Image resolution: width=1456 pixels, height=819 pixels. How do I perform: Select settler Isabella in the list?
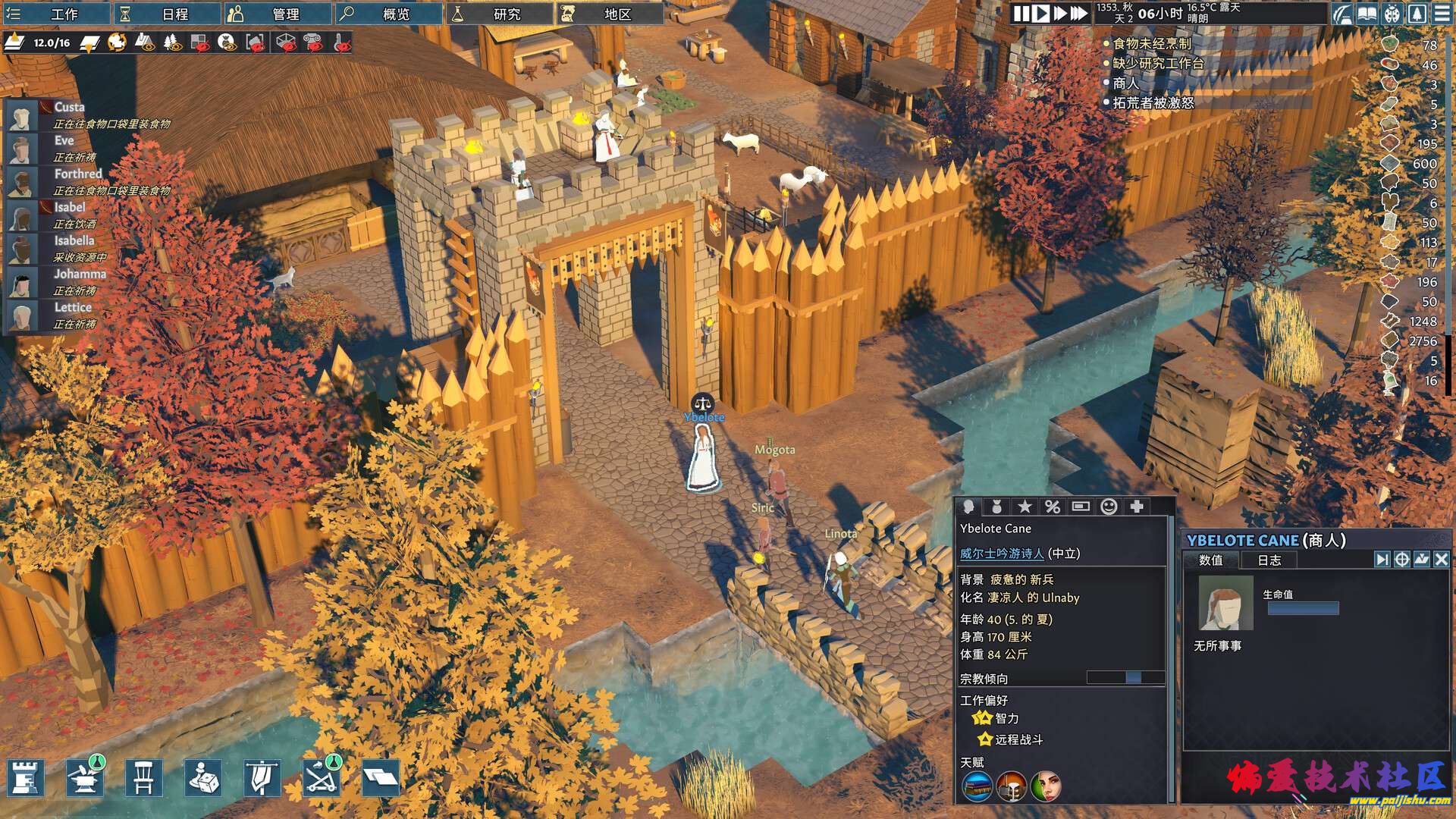point(74,241)
